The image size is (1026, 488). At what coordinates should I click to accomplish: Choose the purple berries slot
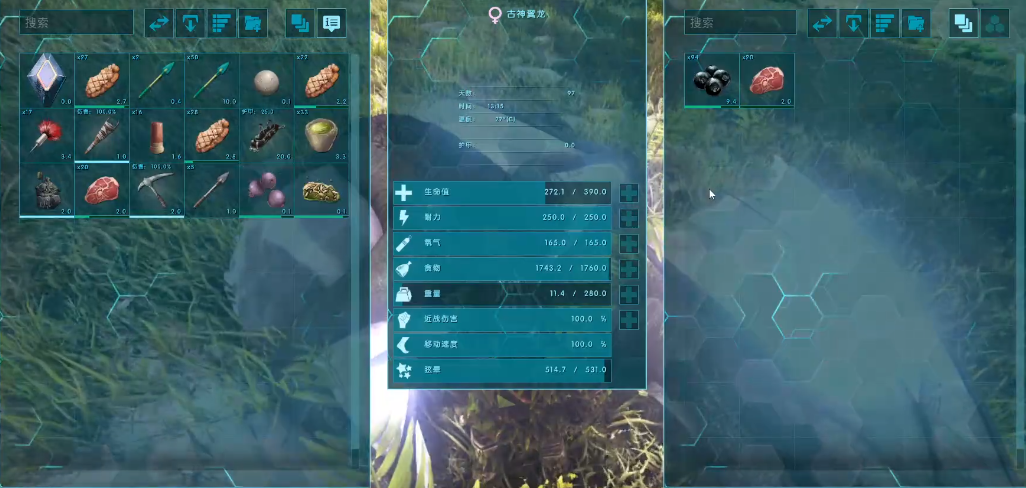click(x=265, y=188)
